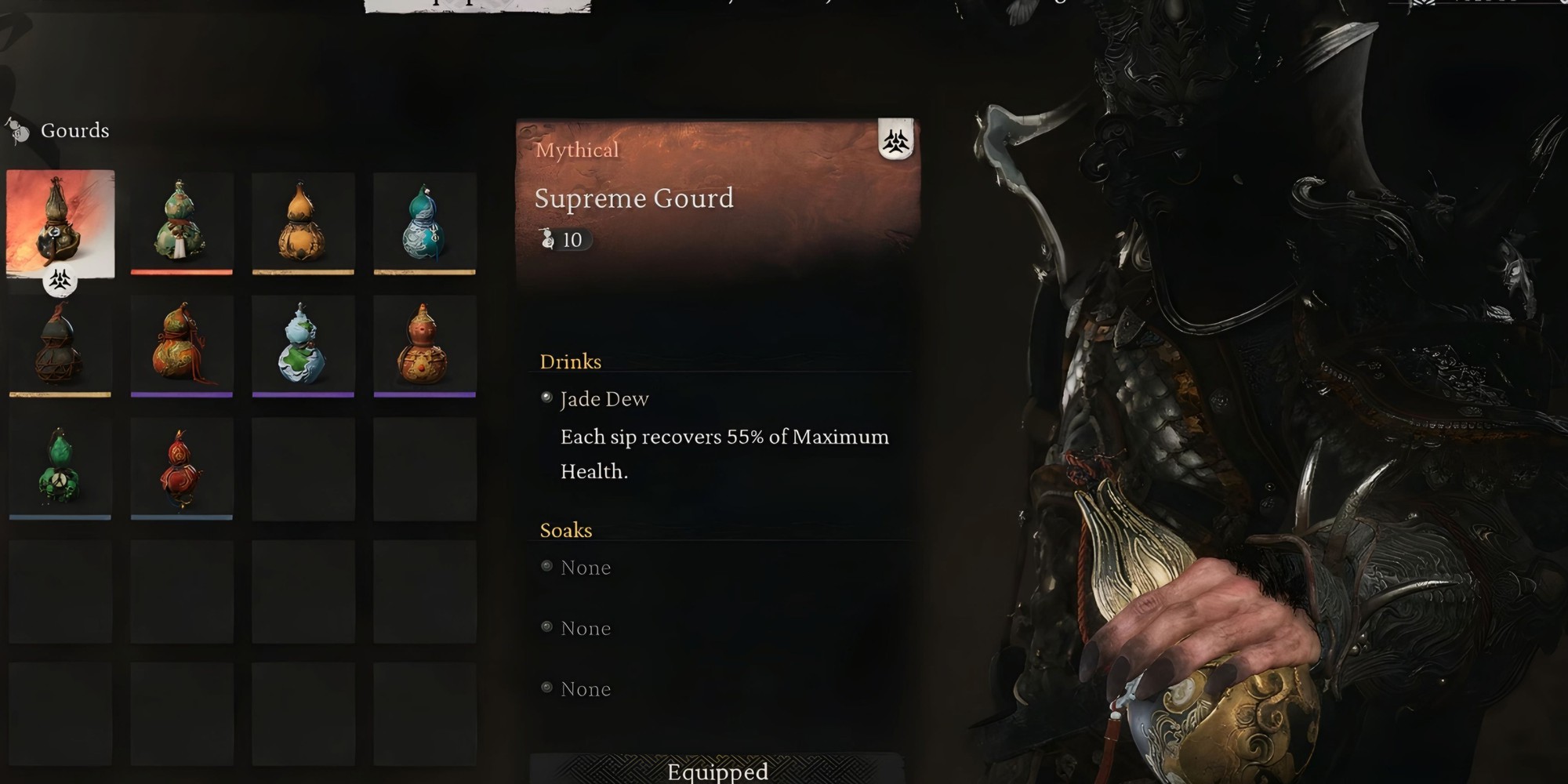Click the Equipped button
The image size is (1568, 784).
point(717,771)
